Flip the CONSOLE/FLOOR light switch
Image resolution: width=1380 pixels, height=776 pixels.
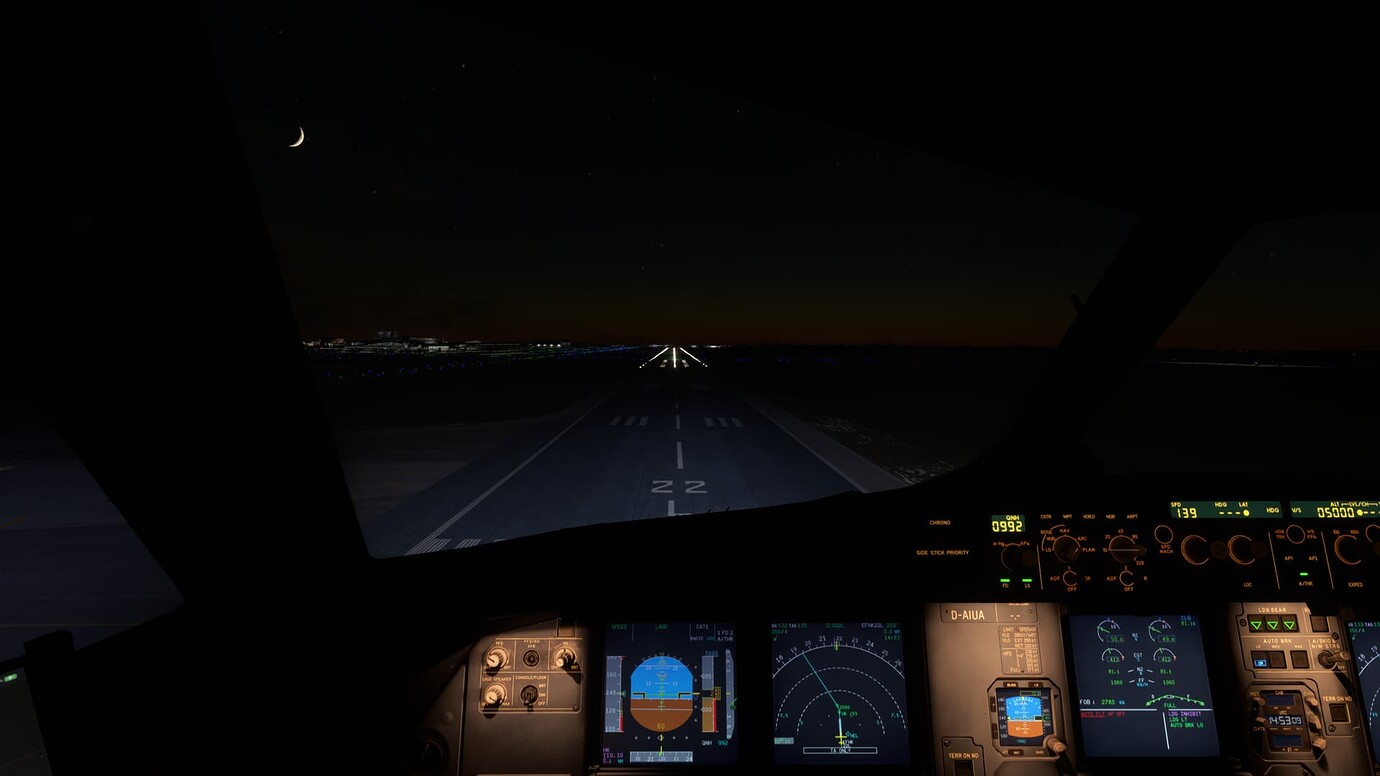pyautogui.click(x=530, y=694)
